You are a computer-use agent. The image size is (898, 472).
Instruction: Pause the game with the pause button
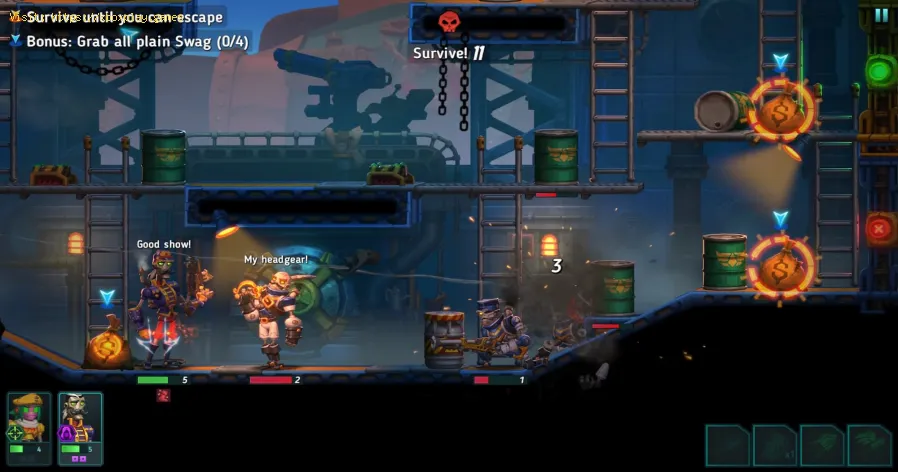point(881,15)
